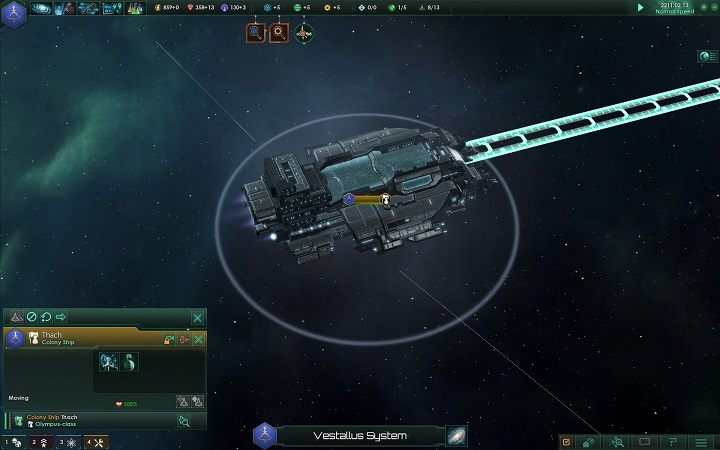Select control group 2 tab
Screen dimensions: 720x450
coord(40,441)
